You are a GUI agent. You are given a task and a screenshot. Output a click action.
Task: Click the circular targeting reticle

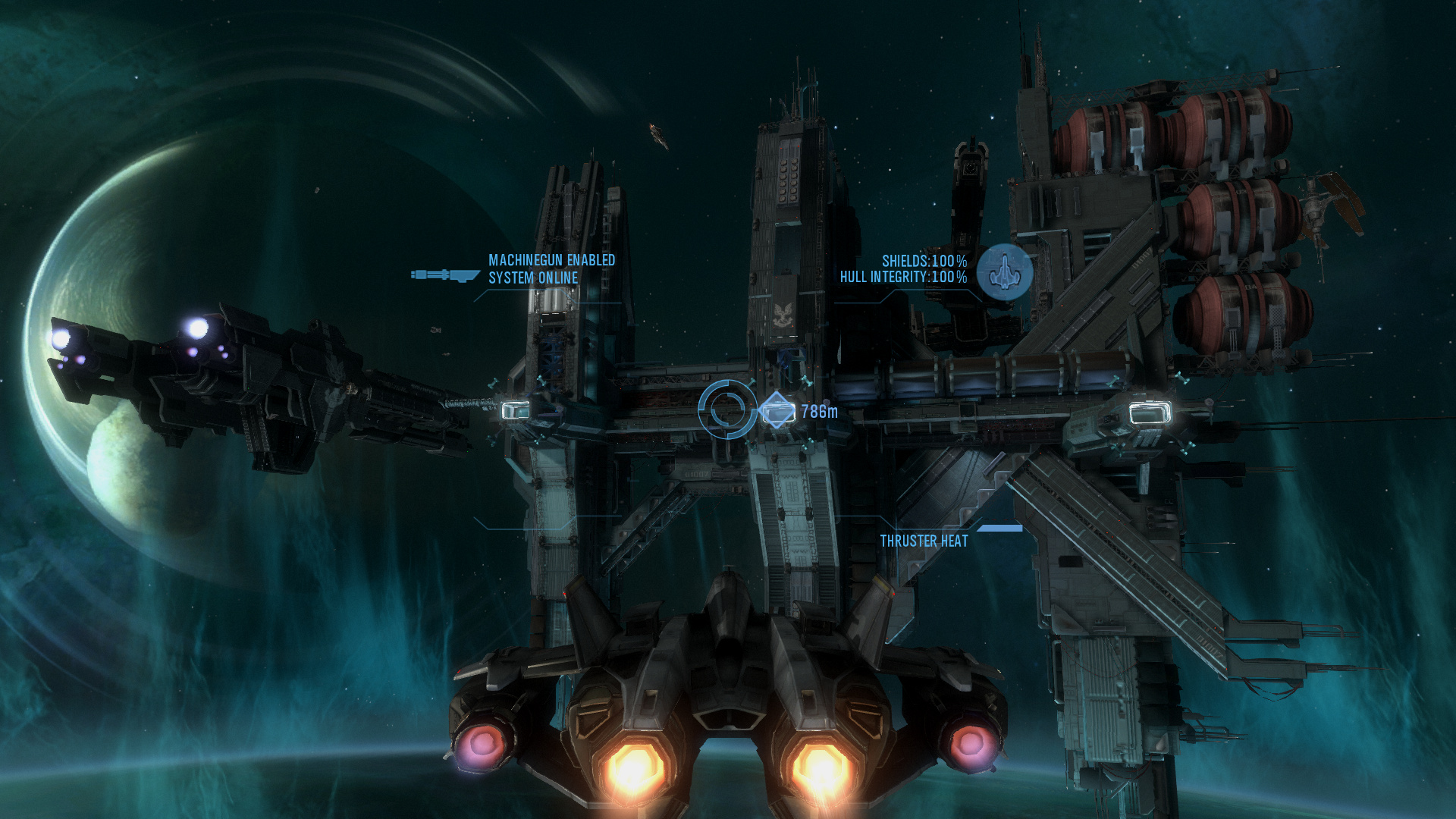click(727, 409)
